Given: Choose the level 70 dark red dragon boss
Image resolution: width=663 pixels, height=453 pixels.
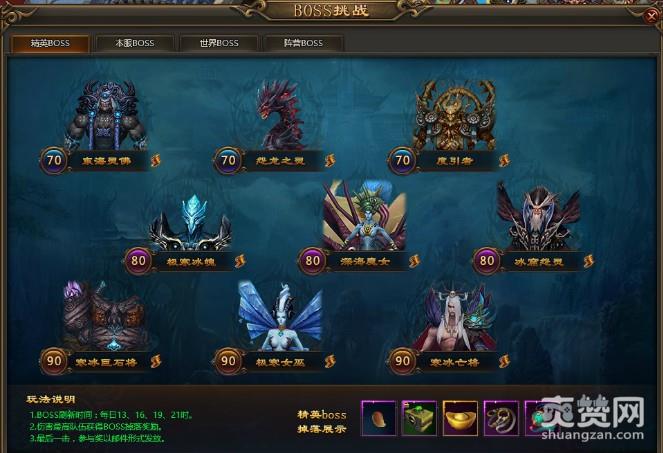Looking at the screenshot, I should point(284,118).
